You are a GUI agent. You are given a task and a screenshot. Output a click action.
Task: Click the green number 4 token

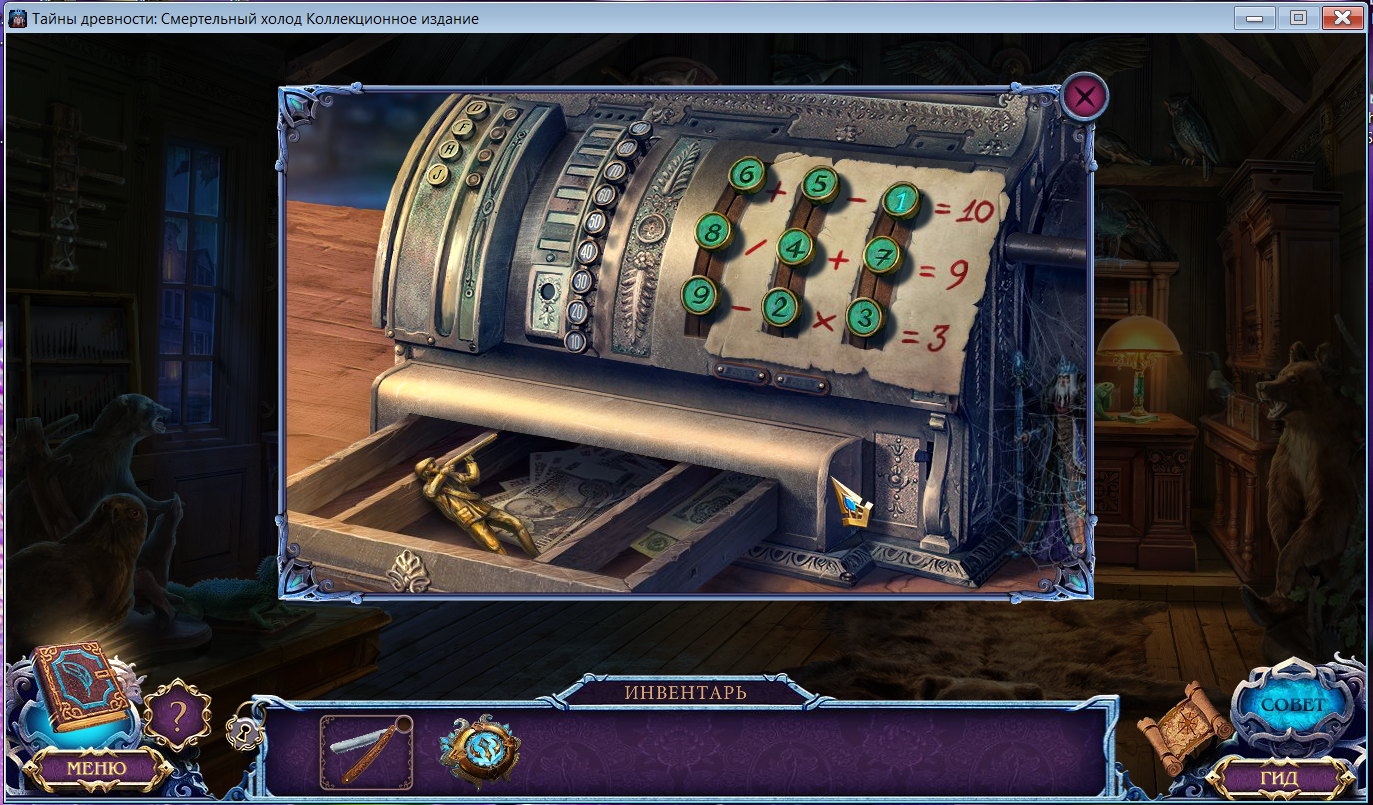pyautogui.click(x=795, y=246)
